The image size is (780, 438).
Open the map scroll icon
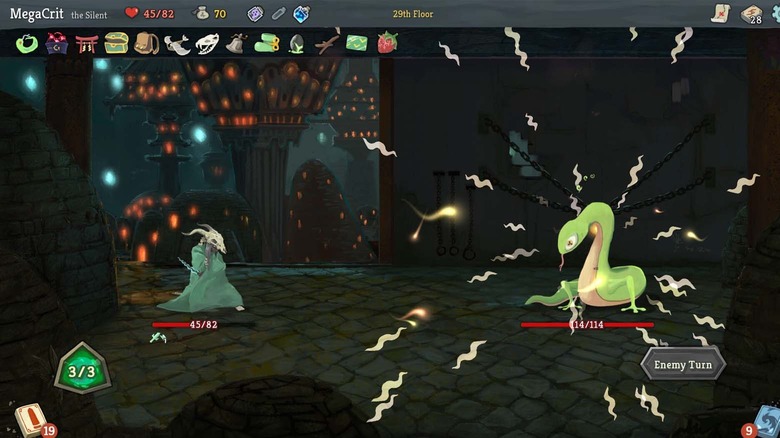720,13
